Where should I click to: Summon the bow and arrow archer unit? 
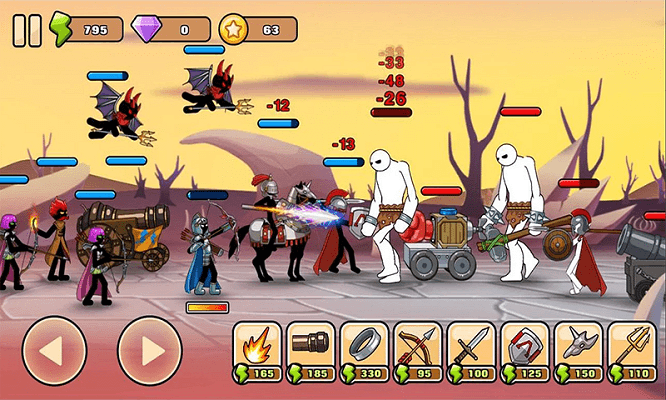point(418,350)
